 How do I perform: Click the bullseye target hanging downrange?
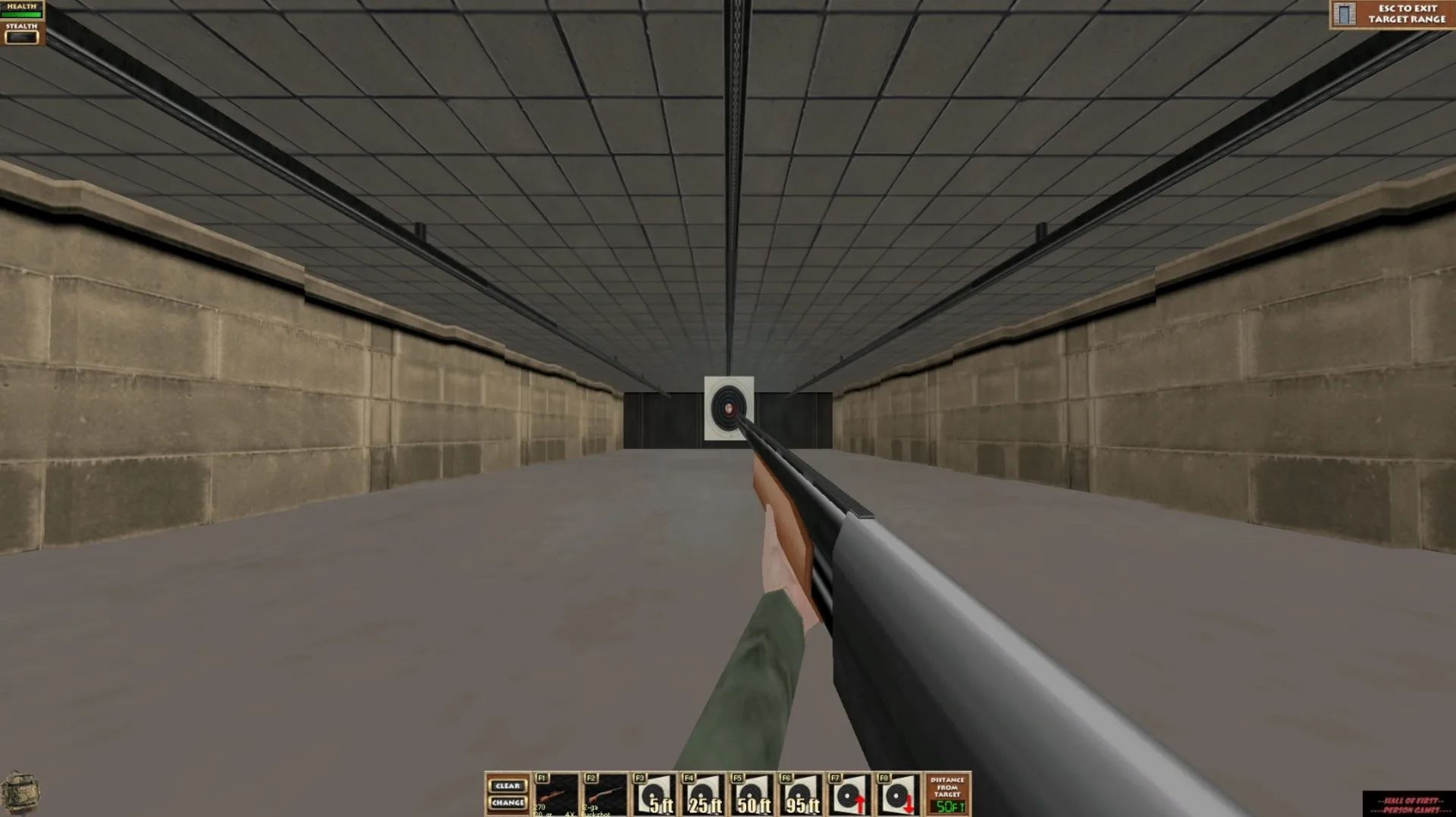tap(728, 407)
